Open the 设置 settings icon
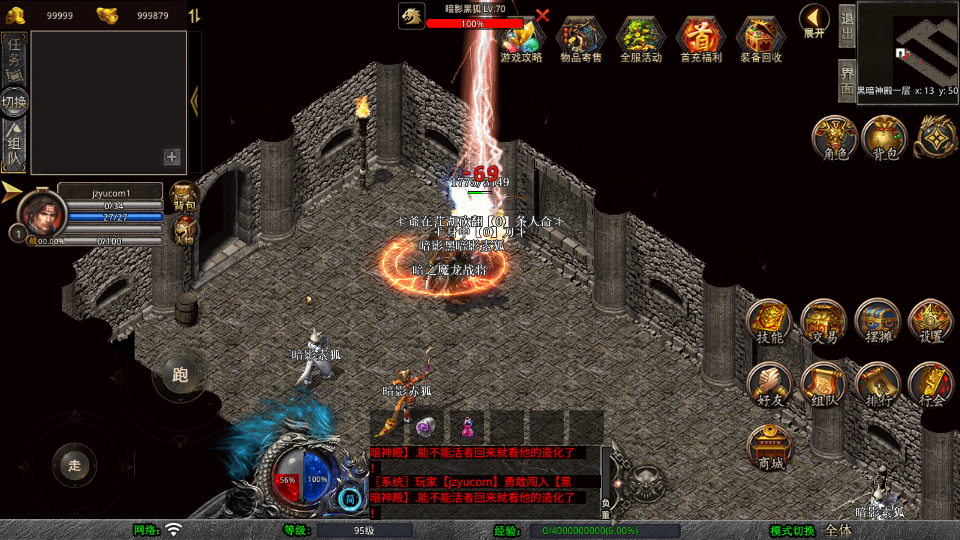The image size is (960, 540). (x=931, y=322)
